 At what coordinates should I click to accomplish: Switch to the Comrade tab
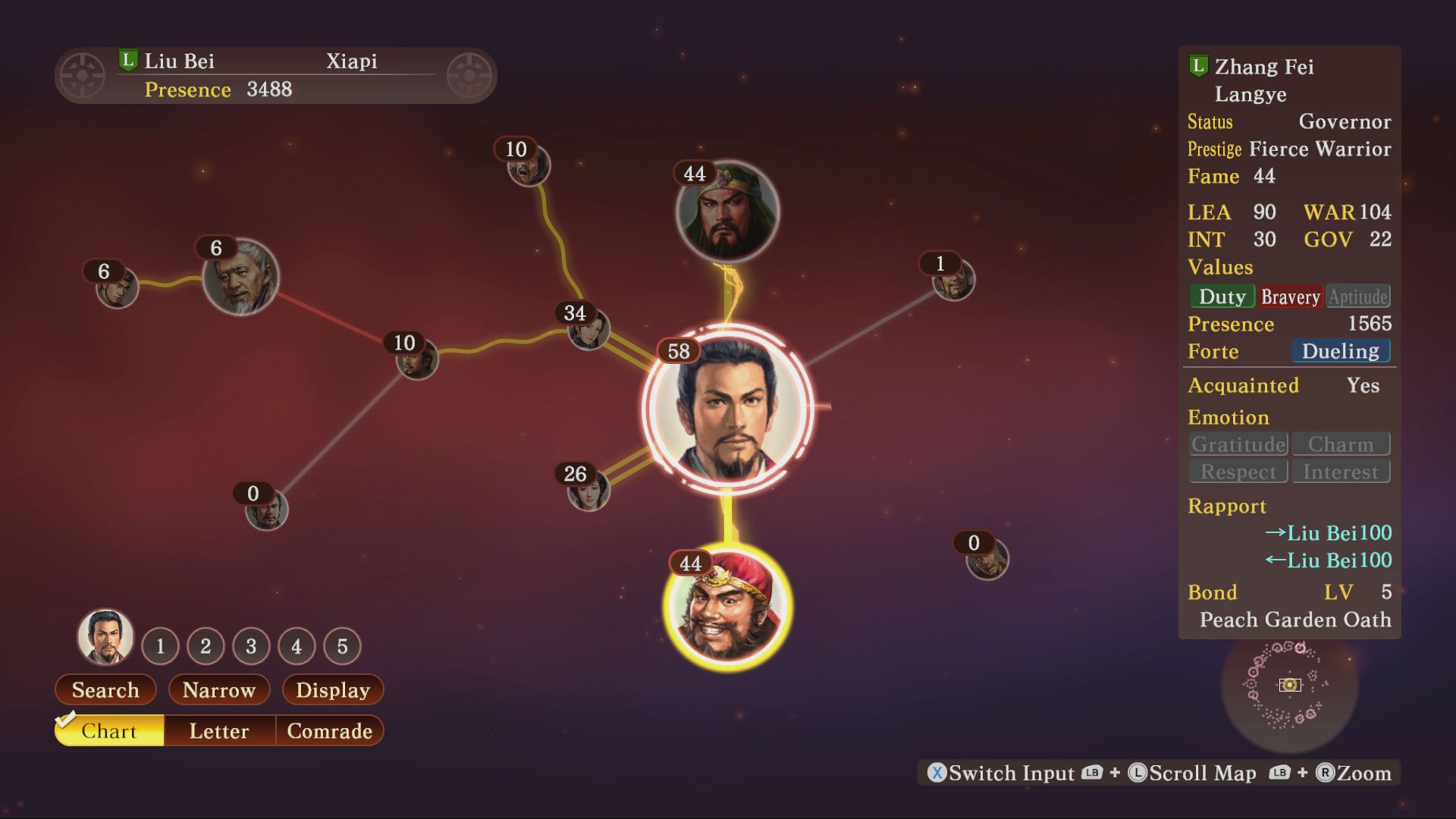tap(330, 730)
